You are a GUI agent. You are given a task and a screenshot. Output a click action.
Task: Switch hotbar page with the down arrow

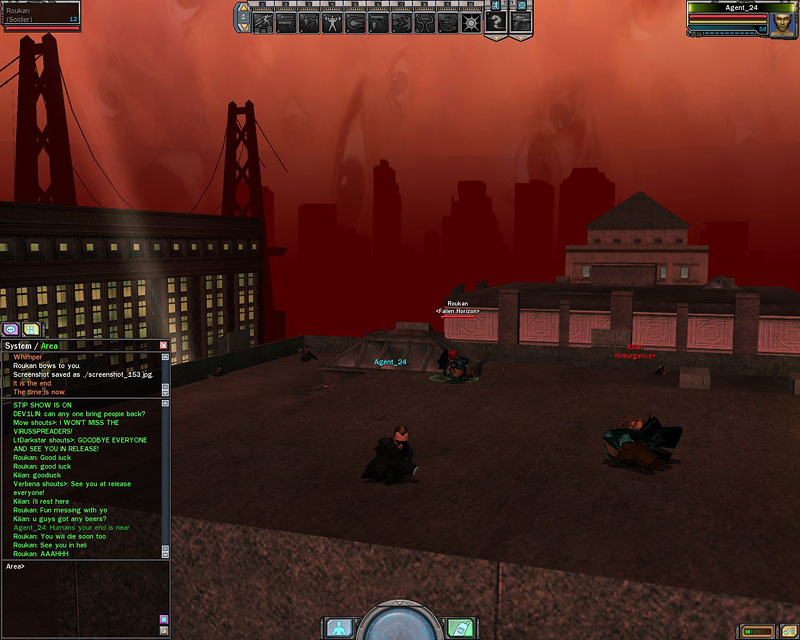pos(243,27)
